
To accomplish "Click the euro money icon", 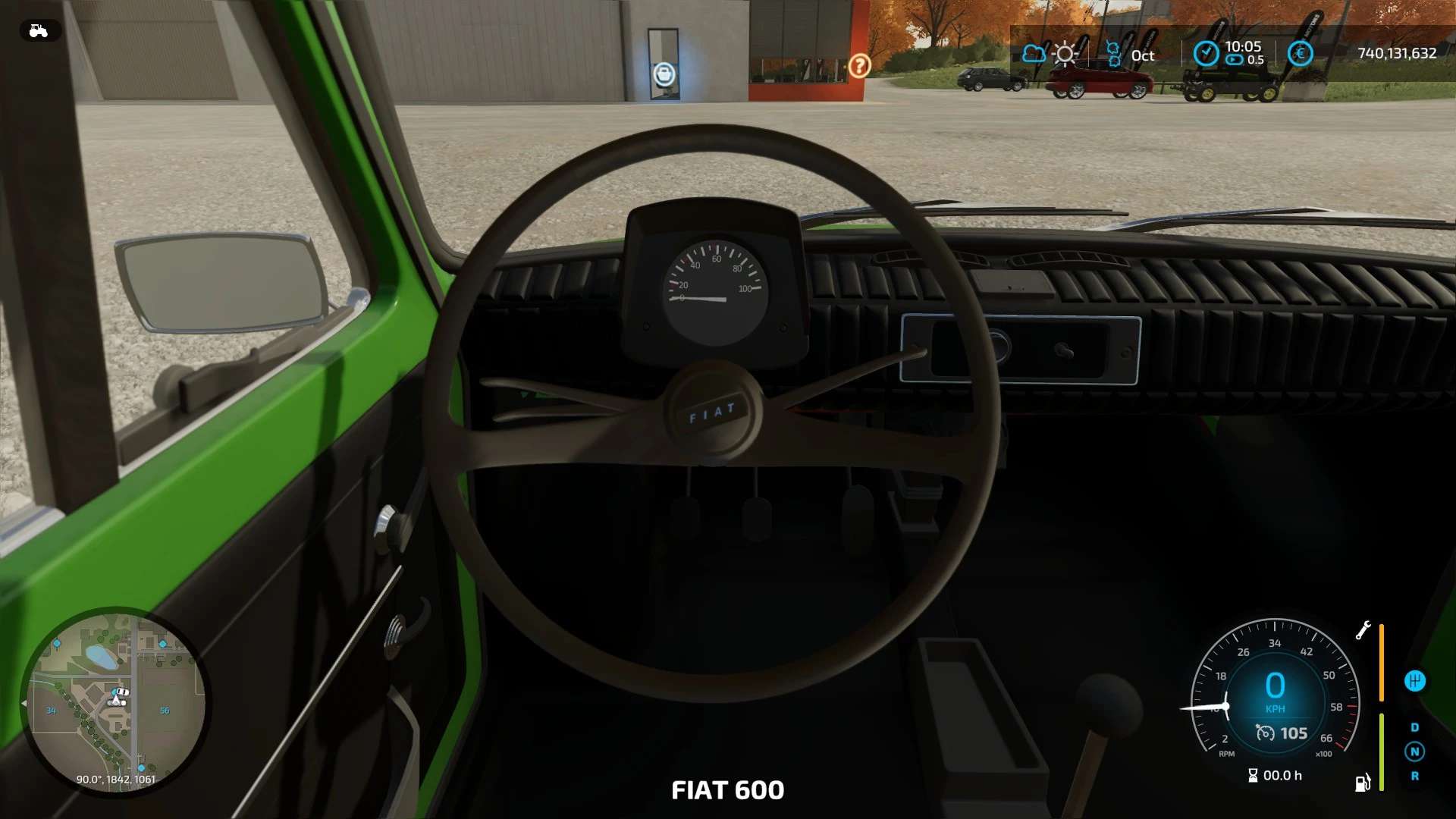I will (x=1300, y=53).
